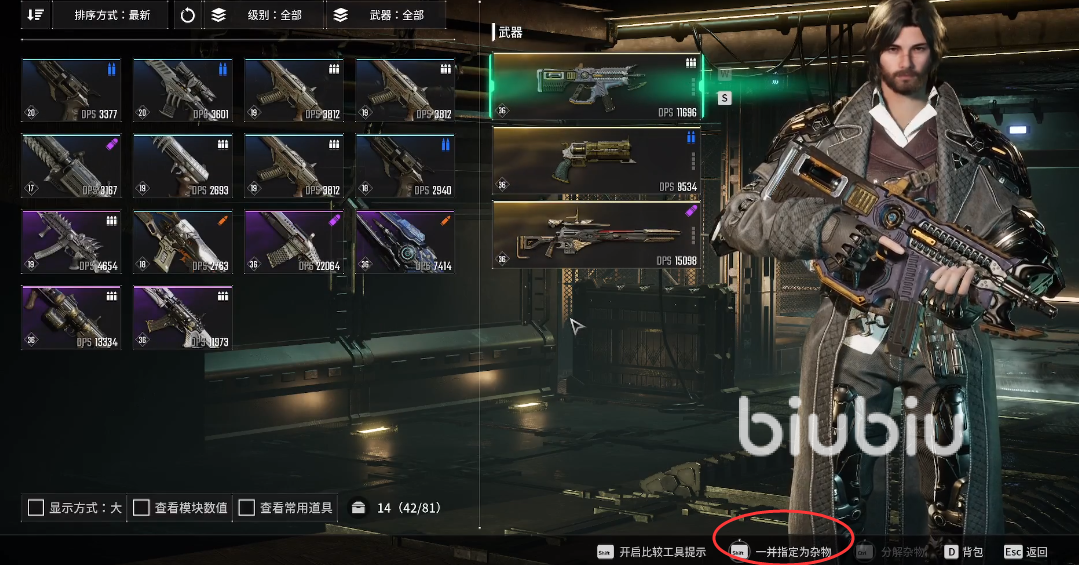The width and height of the screenshot is (1079, 565).
Task: Select the purple weapon with DPS 22064
Action: click(294, 242)
